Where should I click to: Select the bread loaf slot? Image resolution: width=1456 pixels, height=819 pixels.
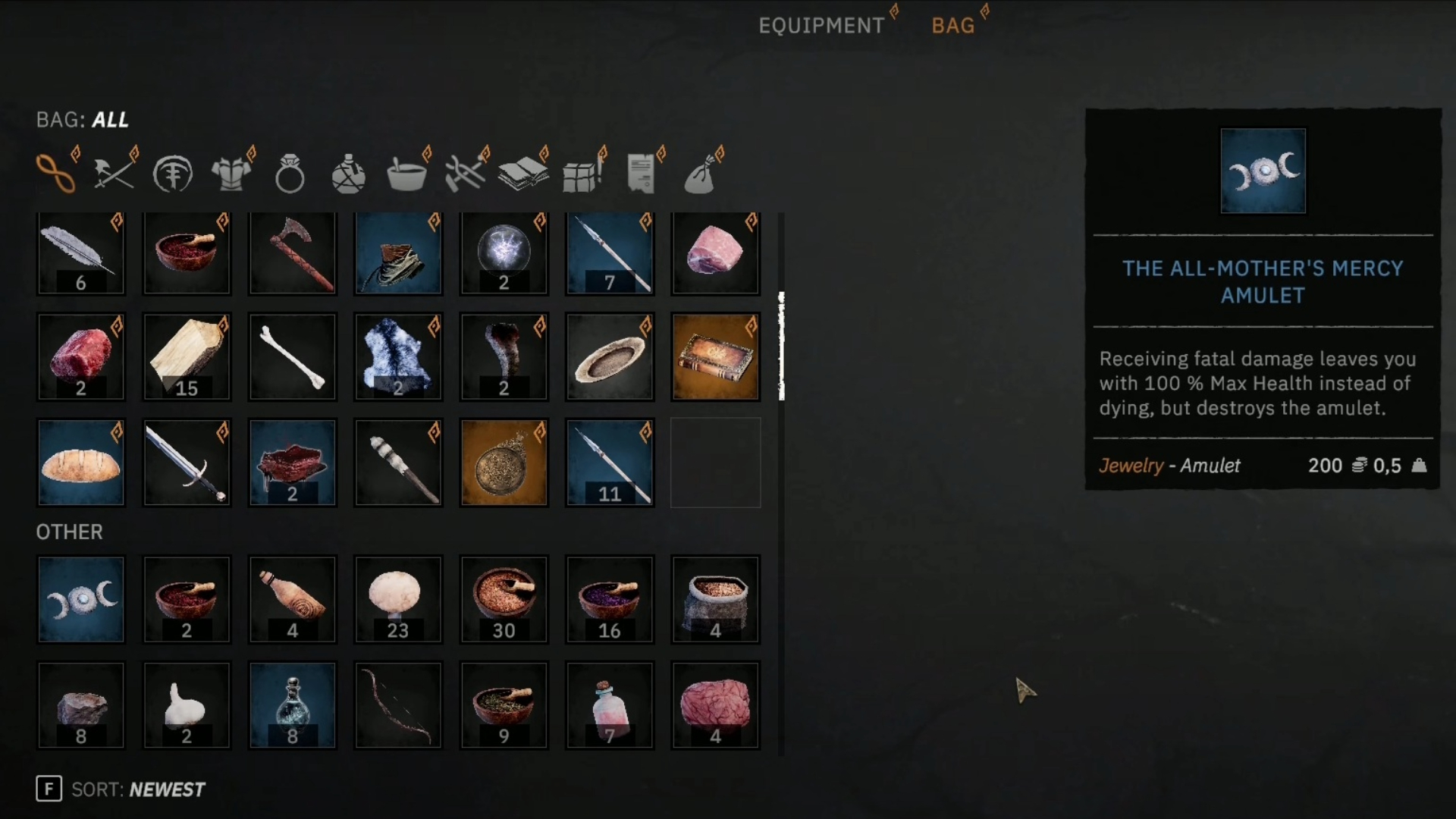[x=81, y=463]
